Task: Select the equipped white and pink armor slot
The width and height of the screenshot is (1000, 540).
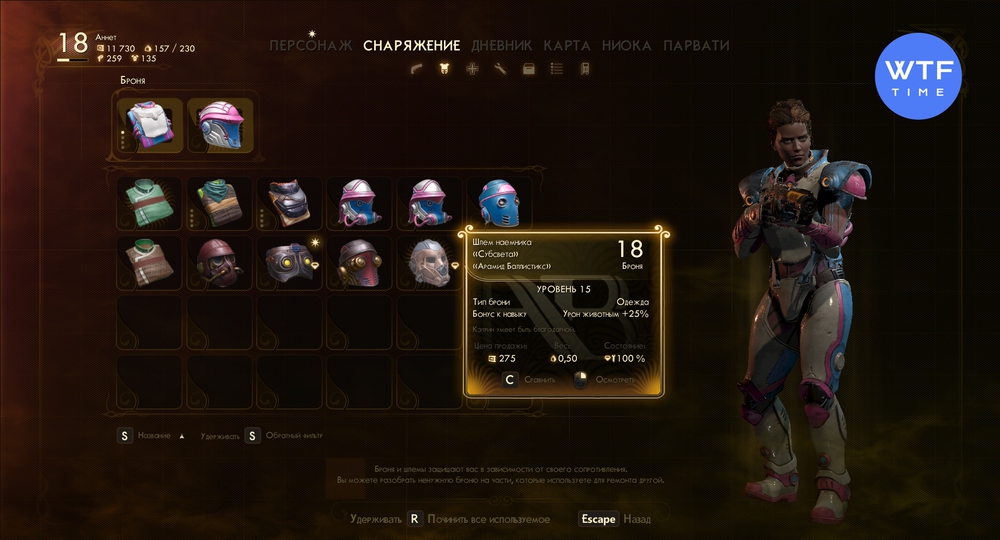Action: (x=150, y=125)
